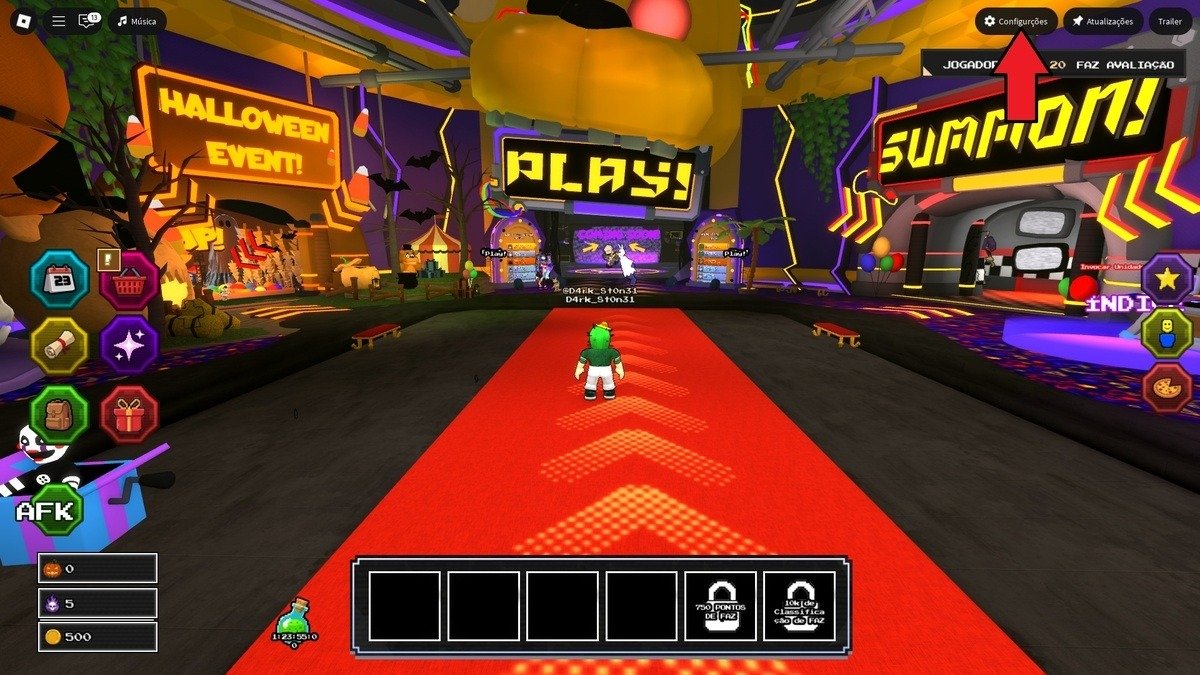Click the purple sparkles icon
Screen dimensions: 1200x675
(x=129, y=346)
